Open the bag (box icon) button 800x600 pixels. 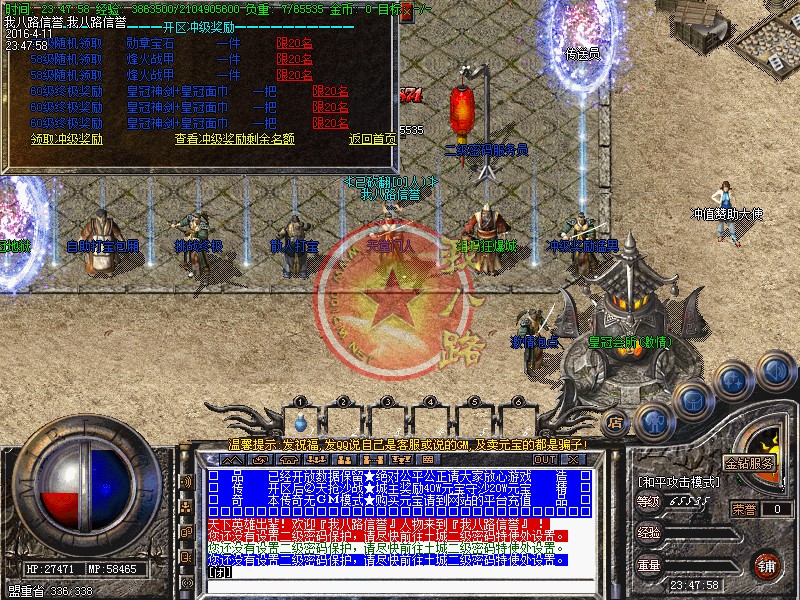(693, 400)
